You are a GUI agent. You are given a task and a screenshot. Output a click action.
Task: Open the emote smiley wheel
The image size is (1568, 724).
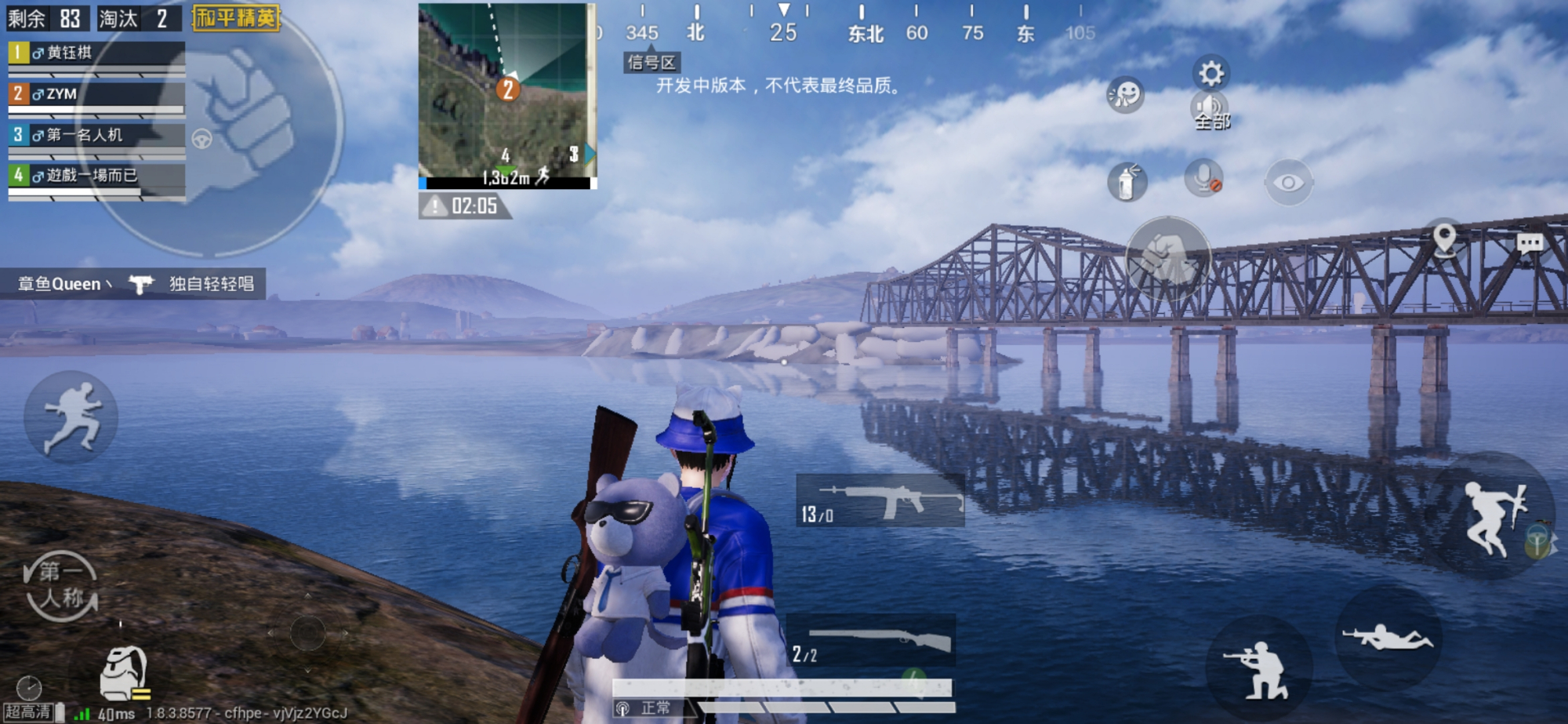pos(1125,95)
